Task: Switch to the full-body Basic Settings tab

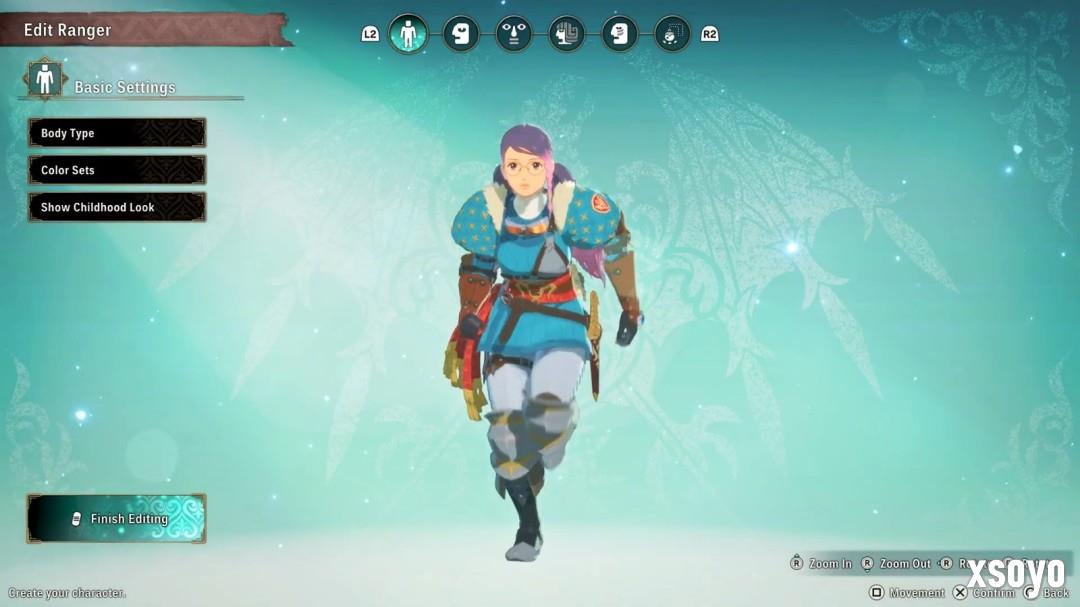Action: coord(408,34)
